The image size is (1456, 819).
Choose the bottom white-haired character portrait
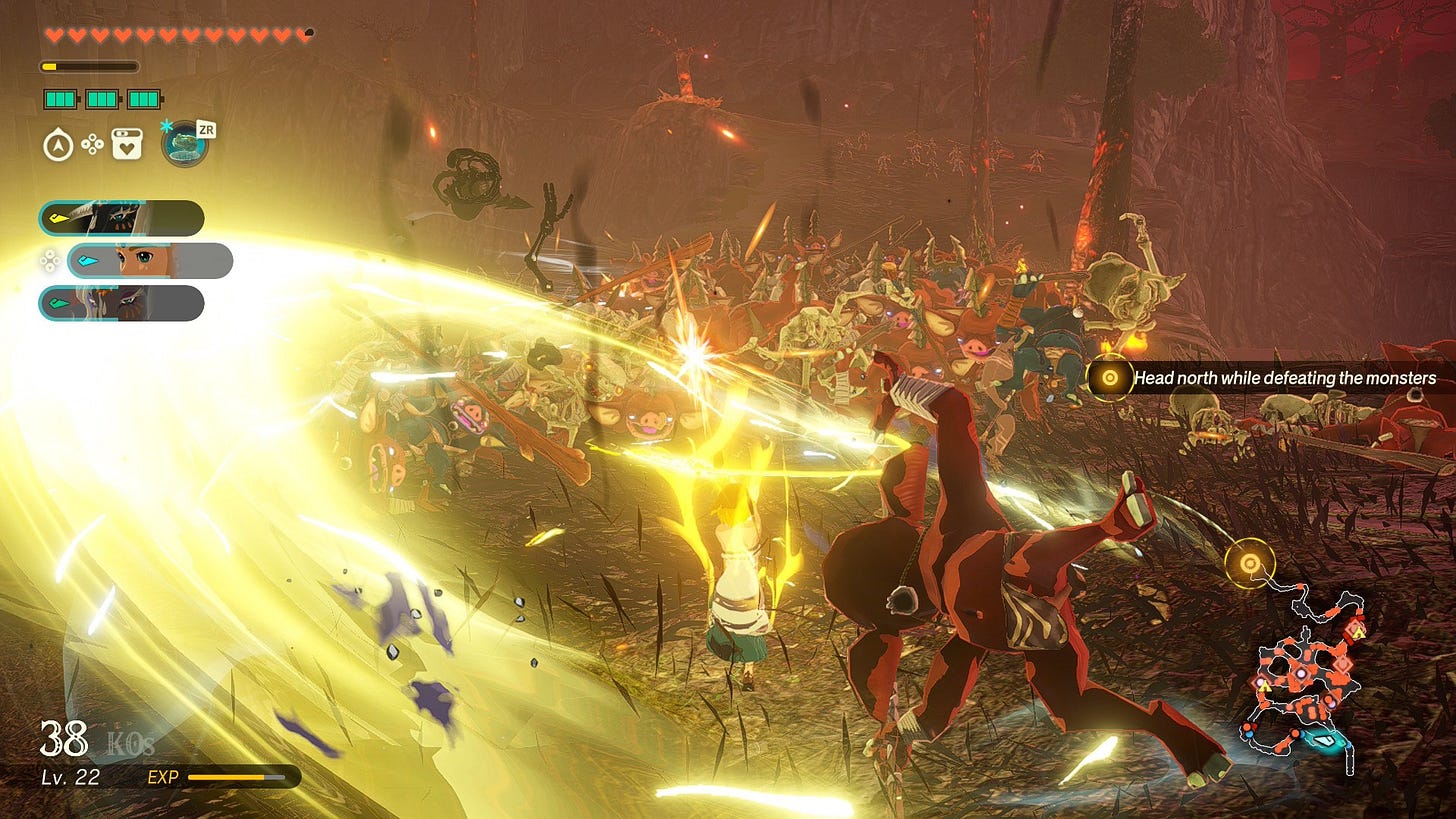pyautogui.click(x=121, y=303)
